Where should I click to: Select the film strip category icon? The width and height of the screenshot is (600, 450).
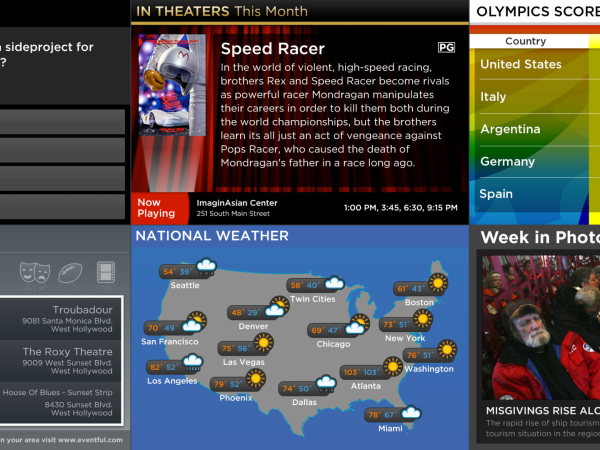coord(105,271)
